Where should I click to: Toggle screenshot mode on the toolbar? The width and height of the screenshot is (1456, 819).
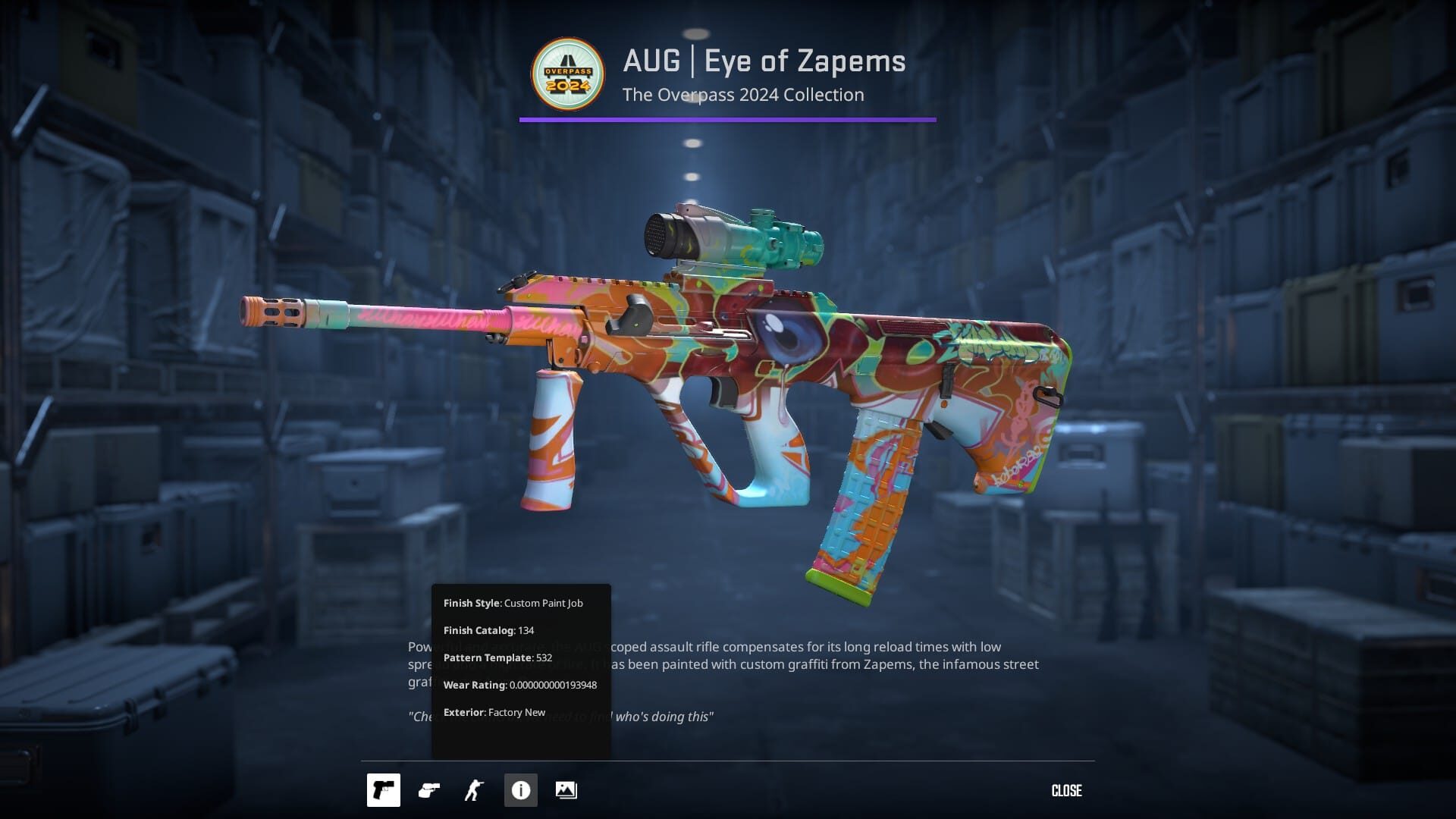(567, 789)
